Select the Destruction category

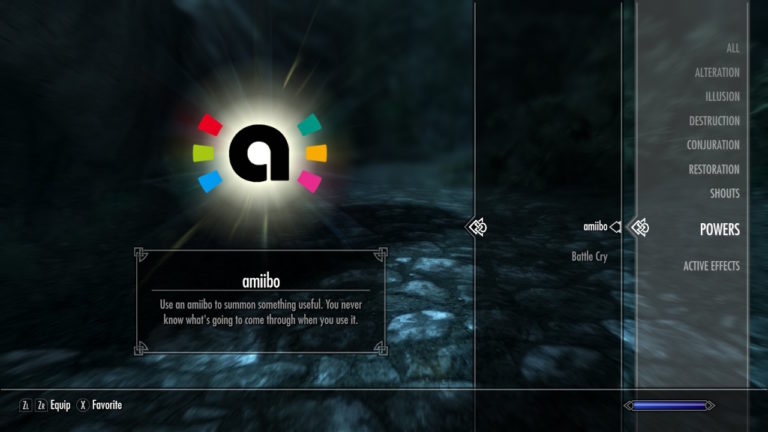pyautogui.click(x=714, y=121)
